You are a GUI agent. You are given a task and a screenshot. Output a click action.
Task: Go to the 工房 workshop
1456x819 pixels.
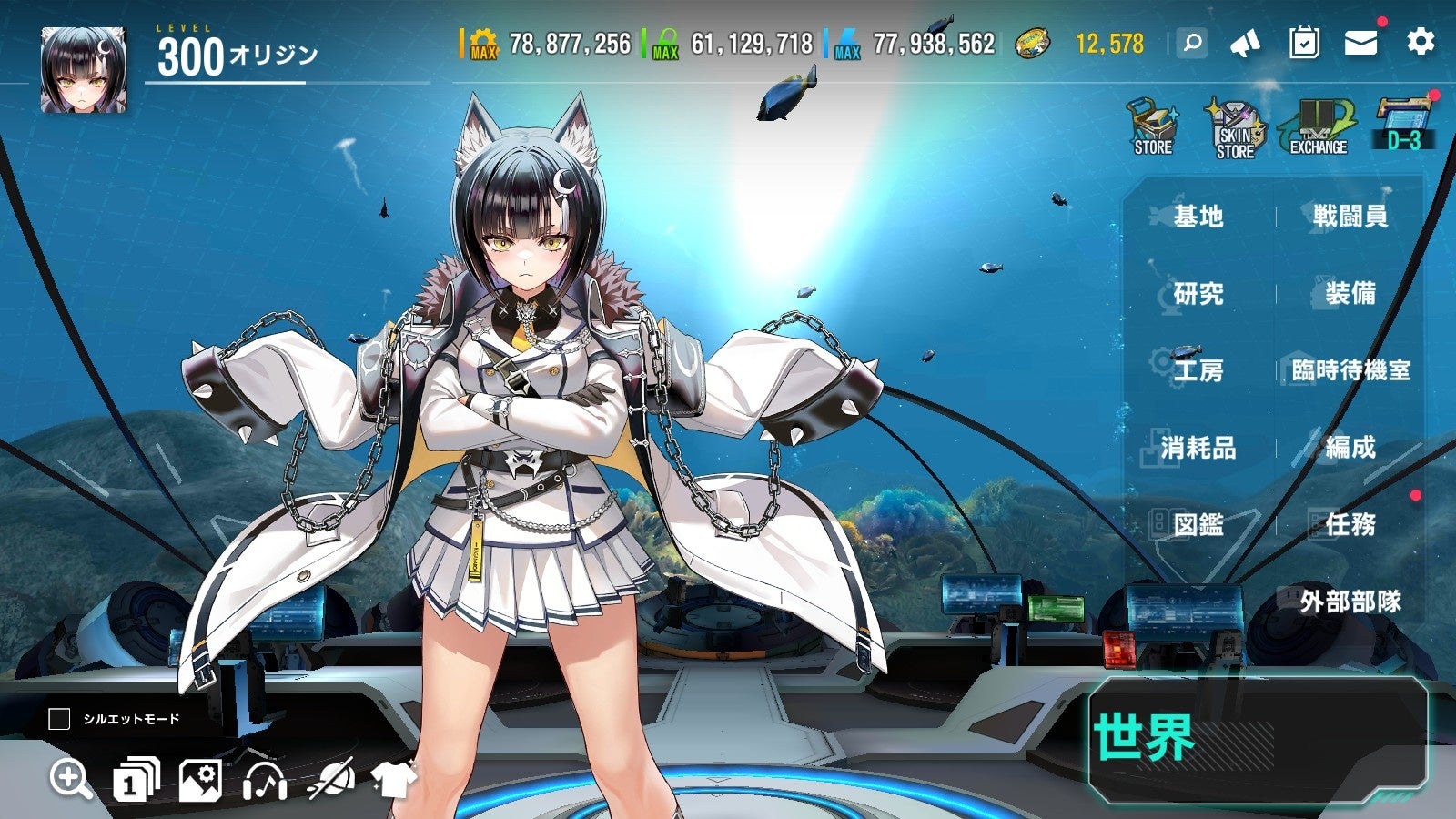click(1198, 370)
